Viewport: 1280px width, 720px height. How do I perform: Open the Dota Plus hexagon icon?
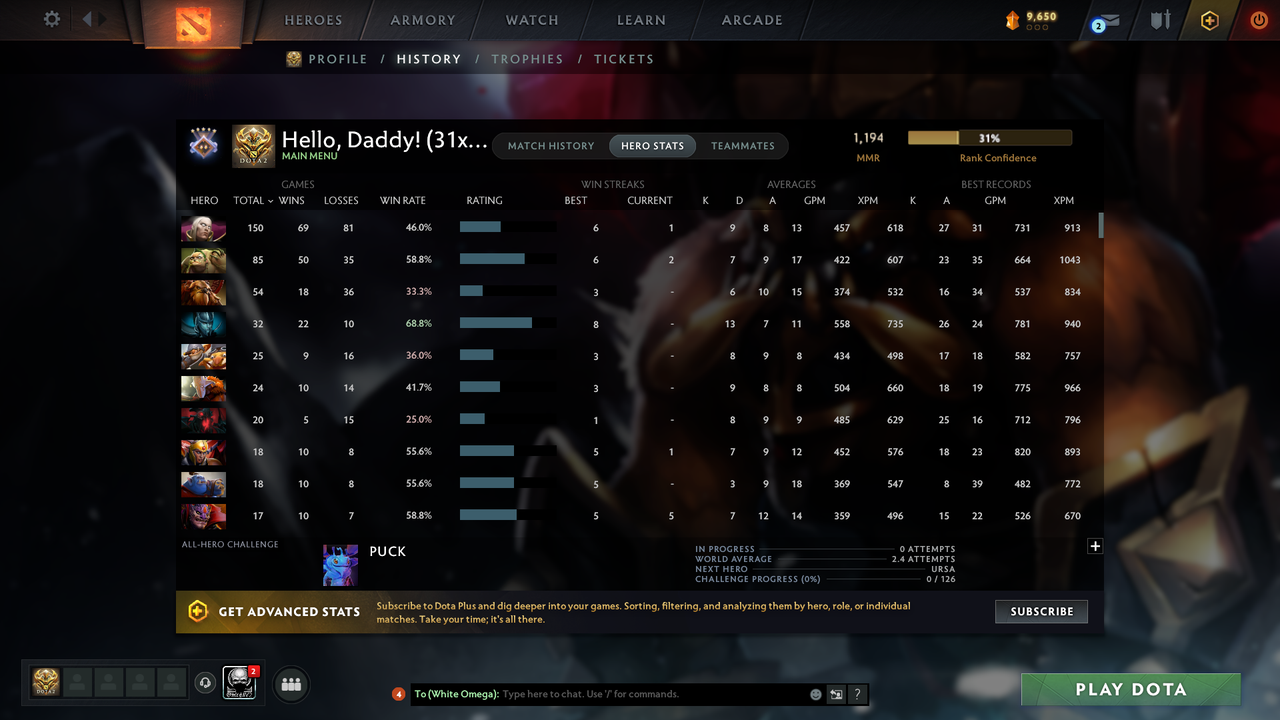tap(1207, 19)
